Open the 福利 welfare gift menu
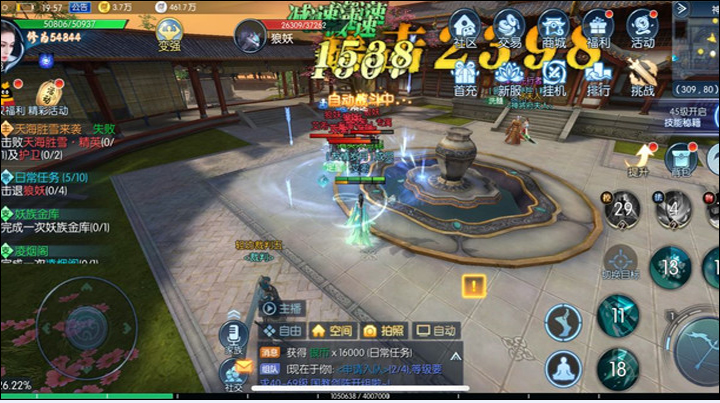Screen dimensions: 720x403 tap(598, 27)
